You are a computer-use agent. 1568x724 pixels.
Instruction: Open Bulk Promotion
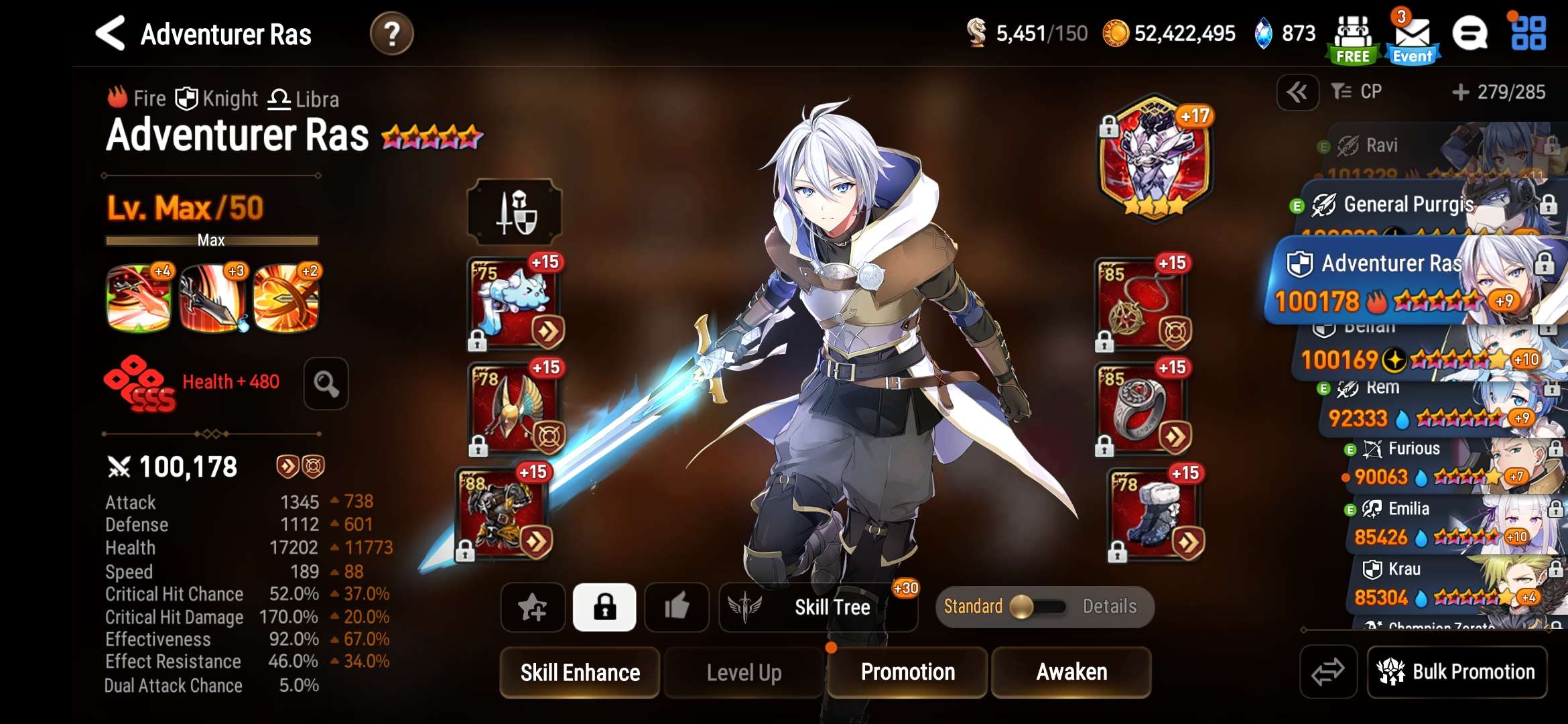coord(1457,672)
